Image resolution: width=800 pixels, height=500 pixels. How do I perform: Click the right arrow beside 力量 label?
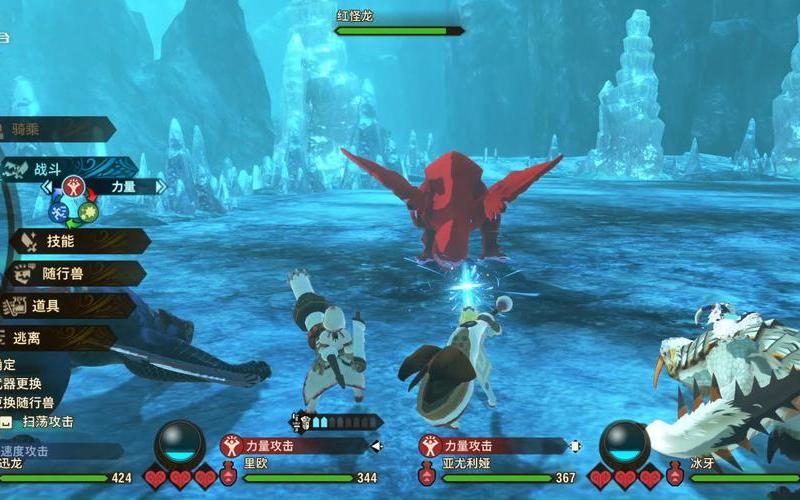pos(160,186)
